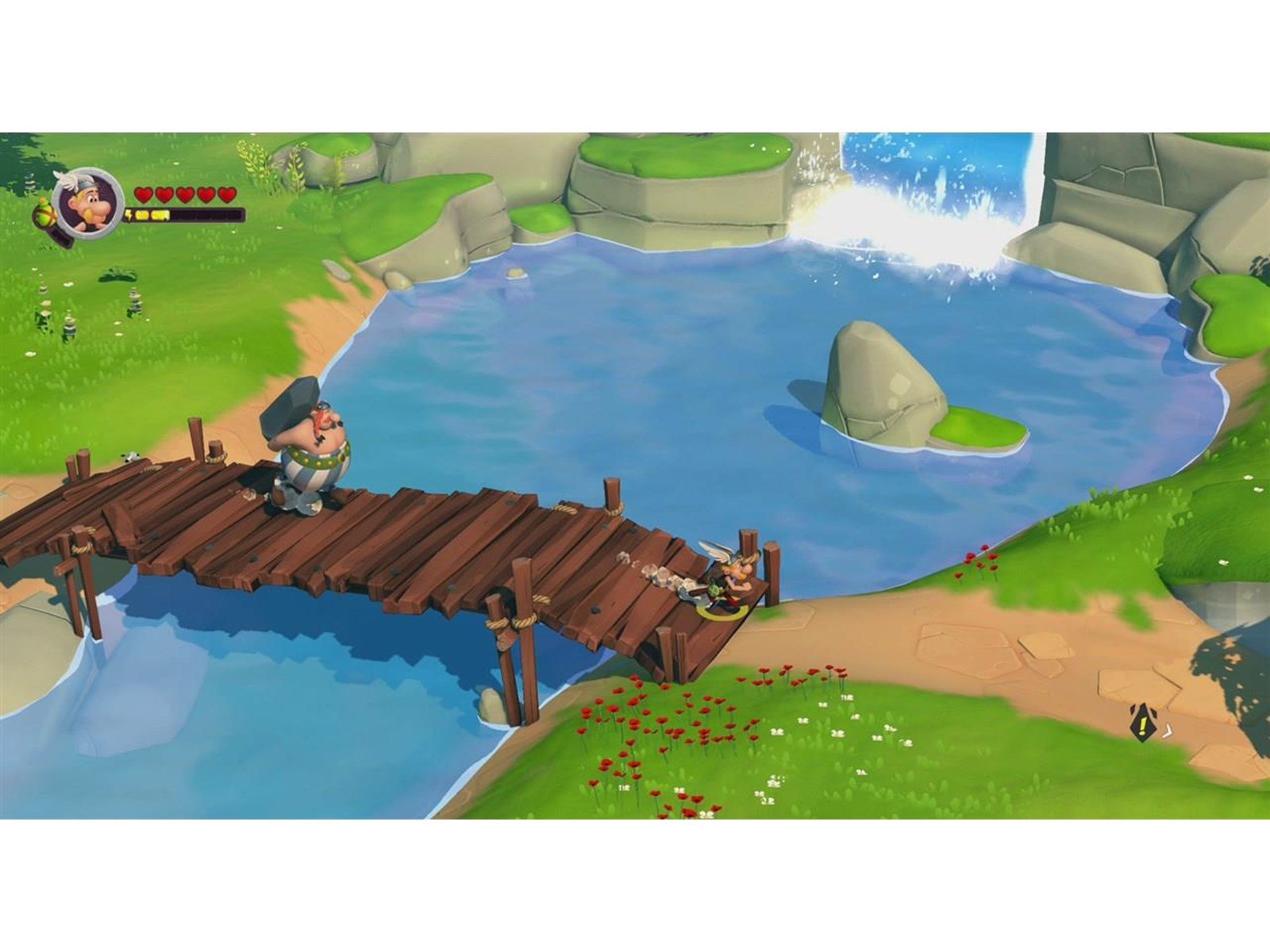Click the middle heart of the health meter
This screenshot has height=952, width=1270.
point(186,194)
